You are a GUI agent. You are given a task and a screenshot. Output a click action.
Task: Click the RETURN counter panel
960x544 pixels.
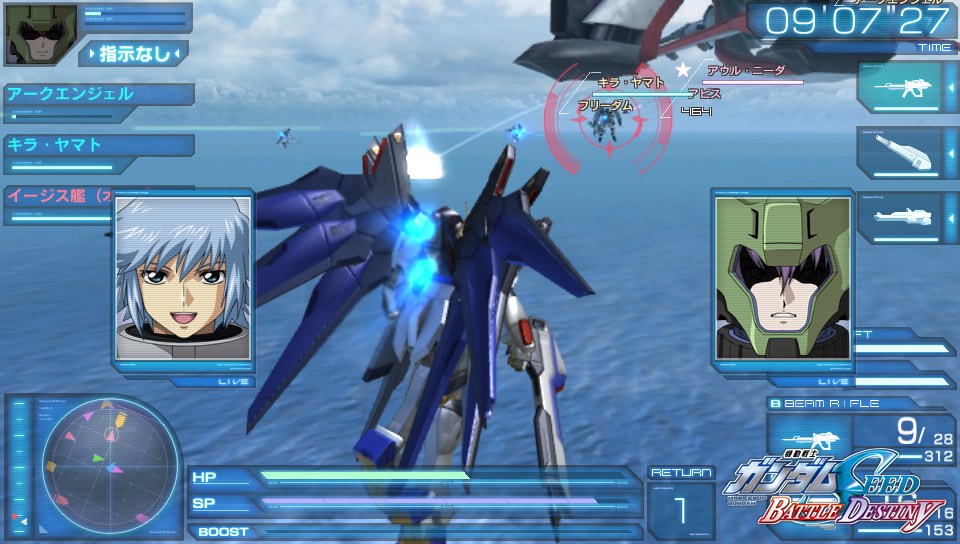tap(680, 503)
